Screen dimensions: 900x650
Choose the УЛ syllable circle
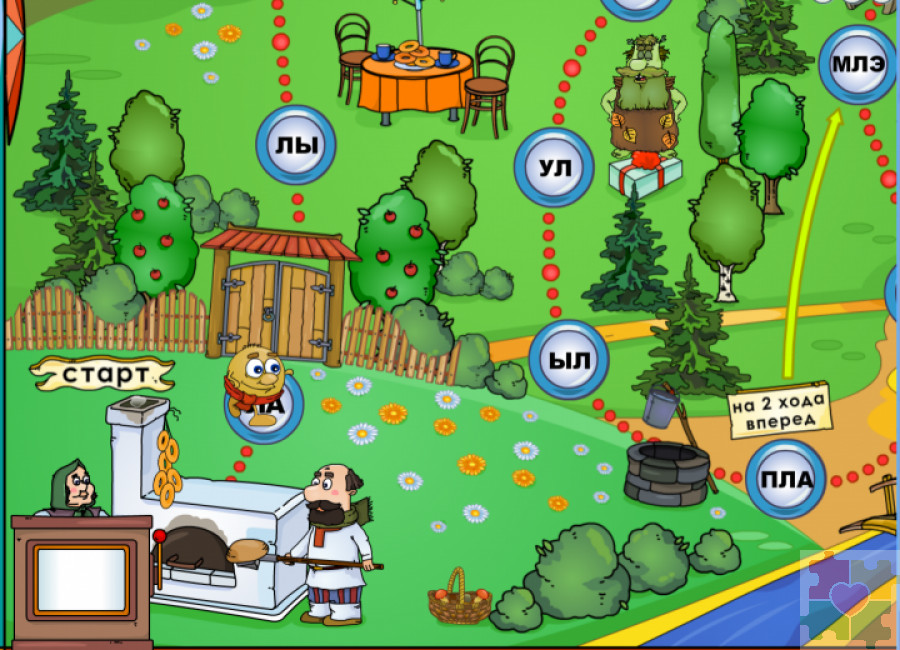click(x=554, y=168)
